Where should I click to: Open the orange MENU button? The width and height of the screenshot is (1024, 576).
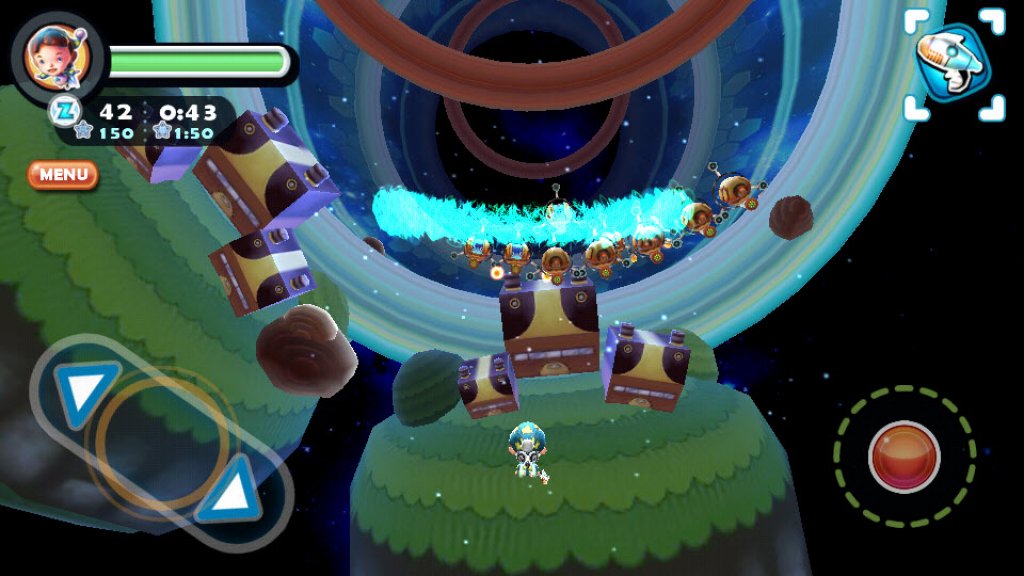63,175
